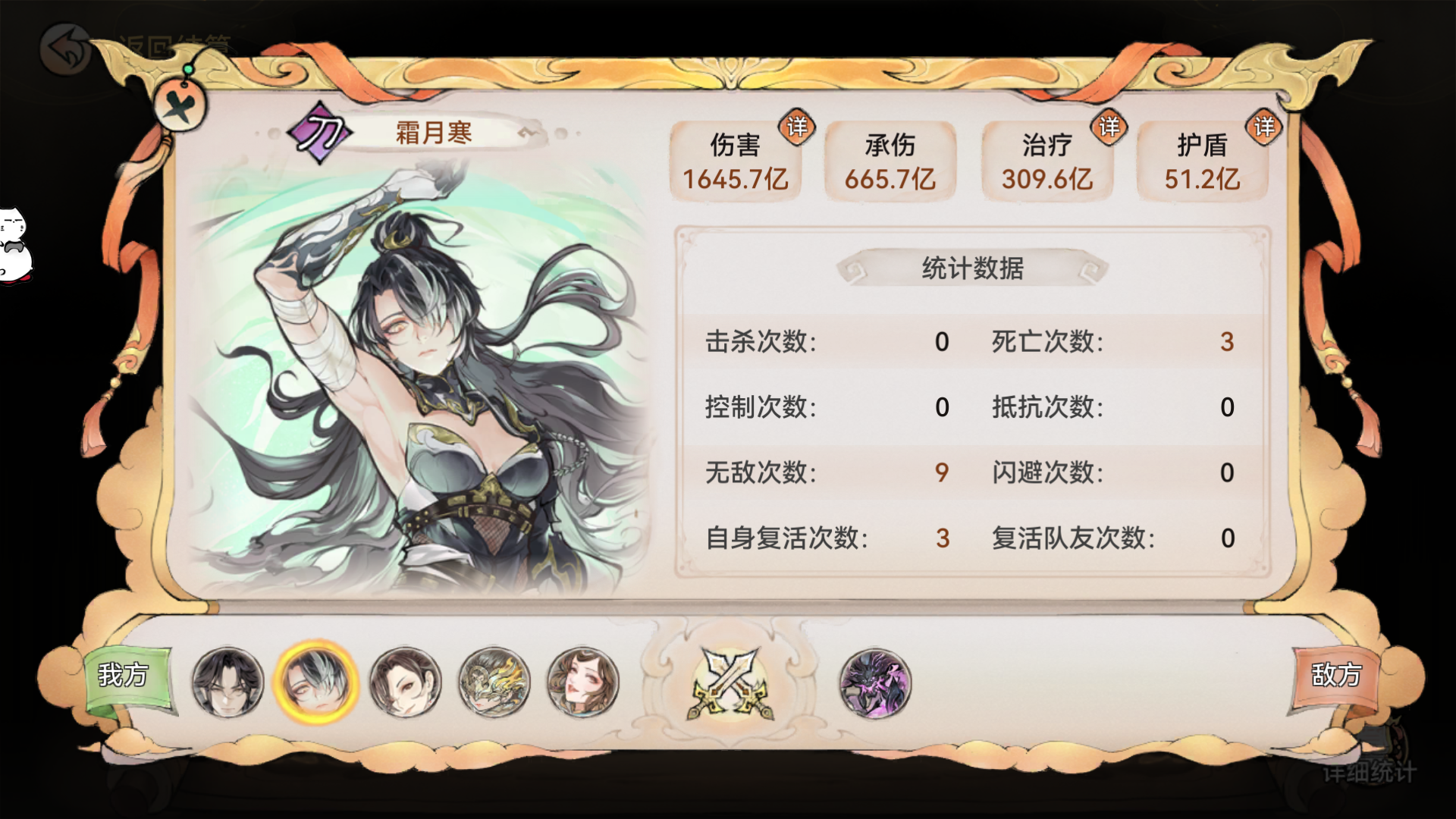Viewport: 1456px width, 819px height.
Task: Select the currently highlighted 霜月寒 ally portrait
Action: point(318,682)
